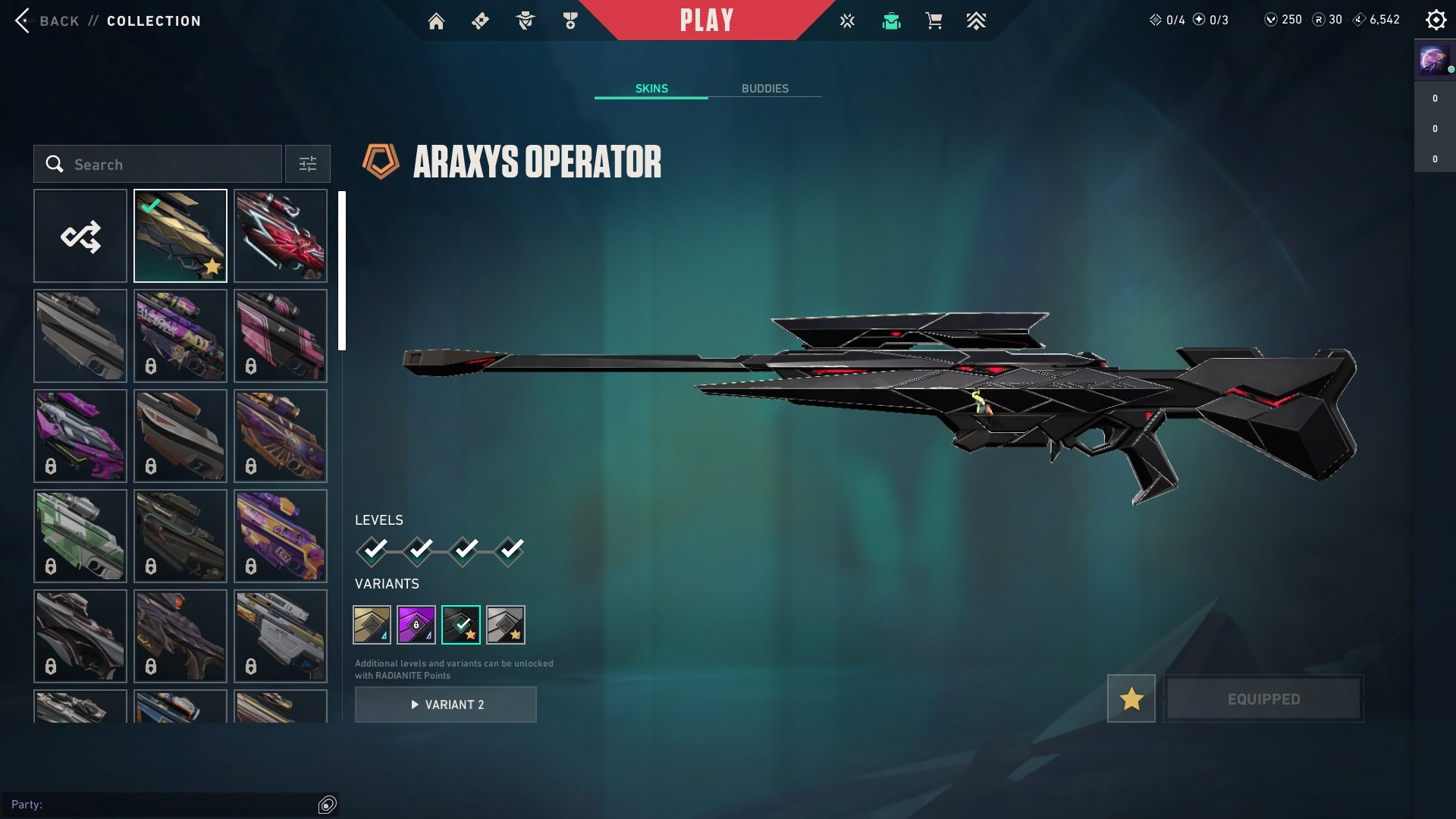1456x819 pixels.
Task: Pick the locked purple variant swatch
Action: (416, 625)
